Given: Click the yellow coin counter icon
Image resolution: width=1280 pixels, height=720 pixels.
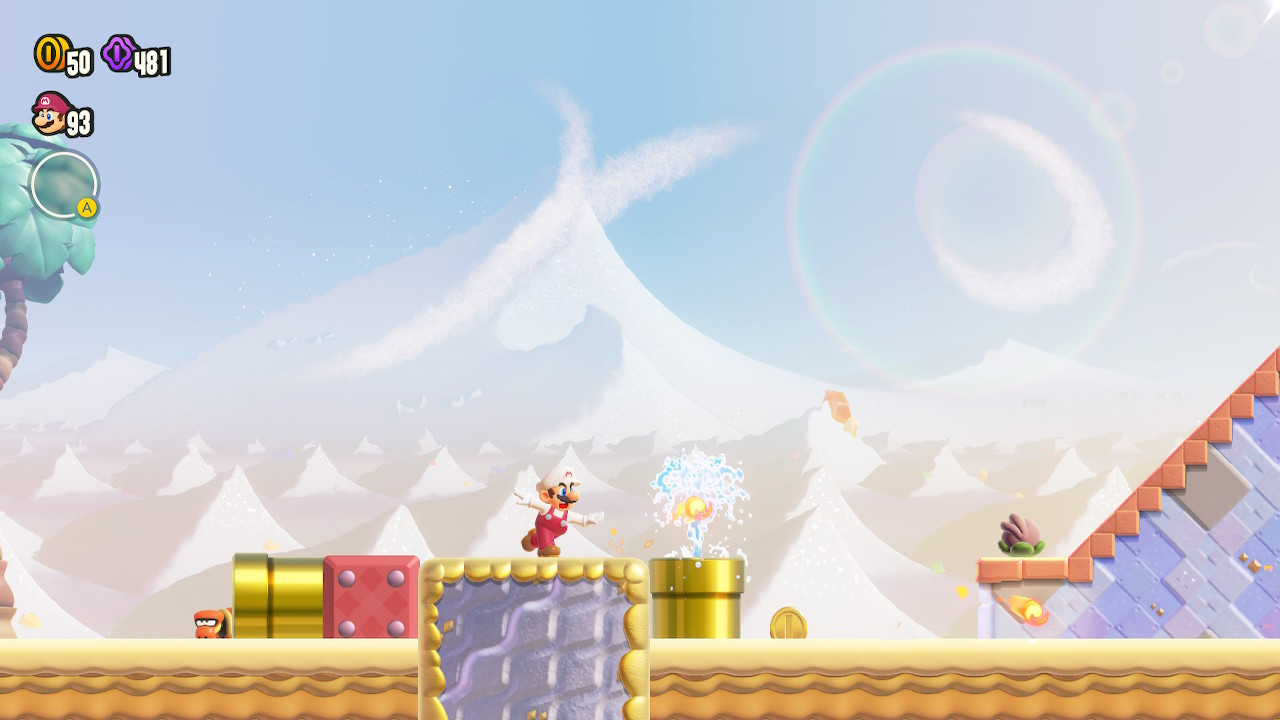Looking at the screenshot, I should tap(52, 56).
